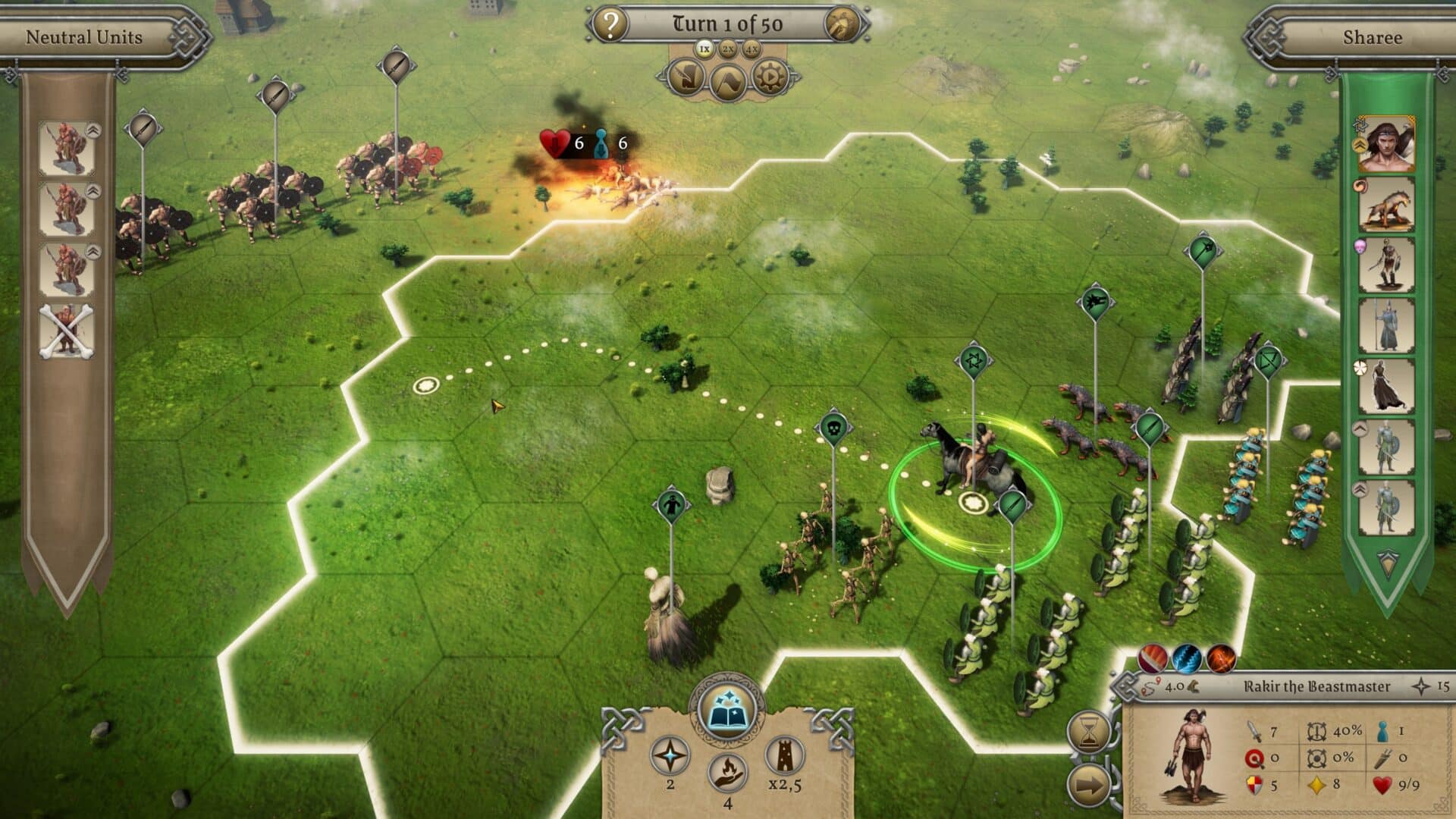
Task: Click the flag surrender icon in the top toolbar
Action: [728, 79]
